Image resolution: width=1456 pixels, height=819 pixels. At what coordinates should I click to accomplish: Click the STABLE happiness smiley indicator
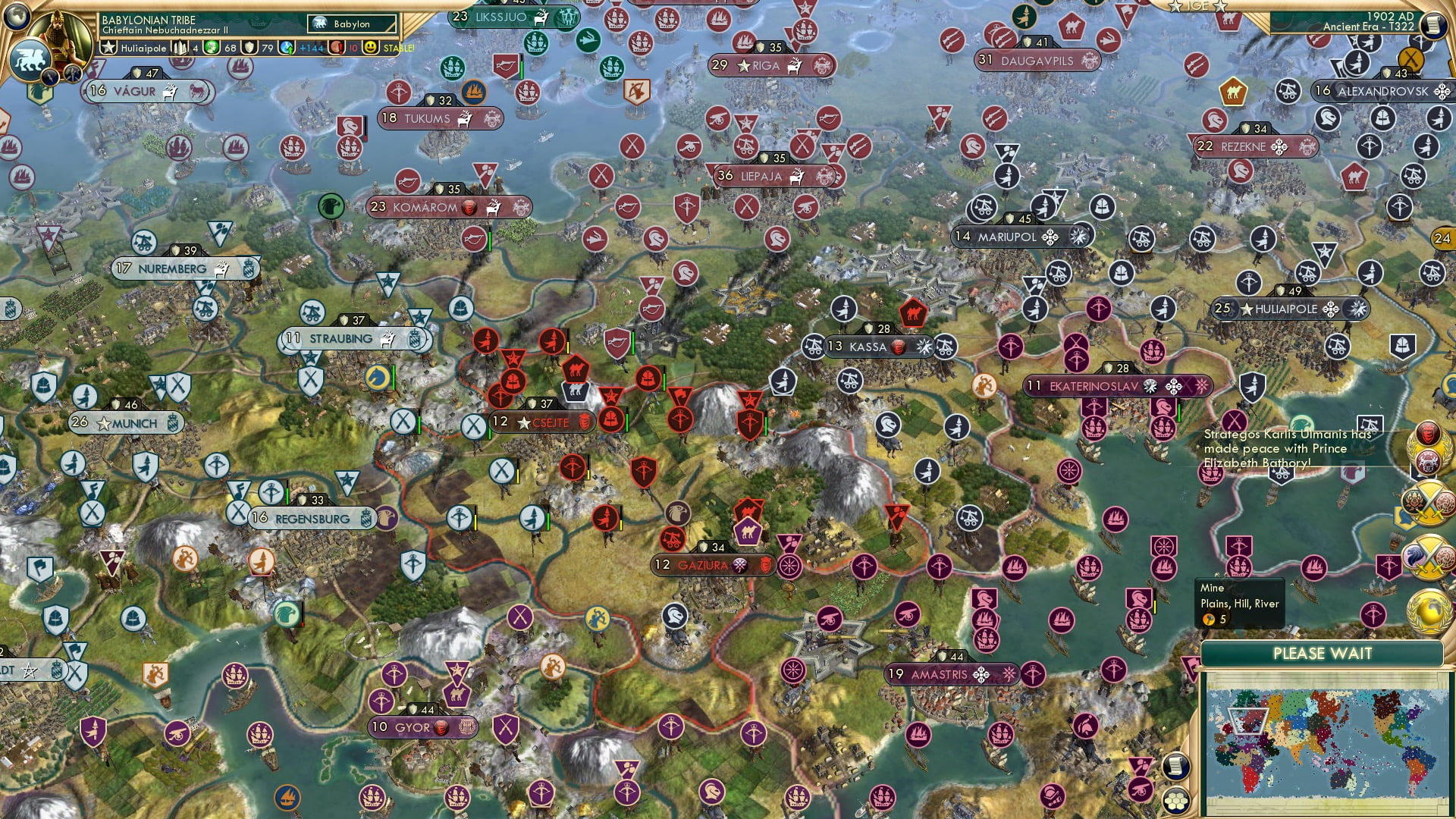pyautogui.click(x=370, y=48)
